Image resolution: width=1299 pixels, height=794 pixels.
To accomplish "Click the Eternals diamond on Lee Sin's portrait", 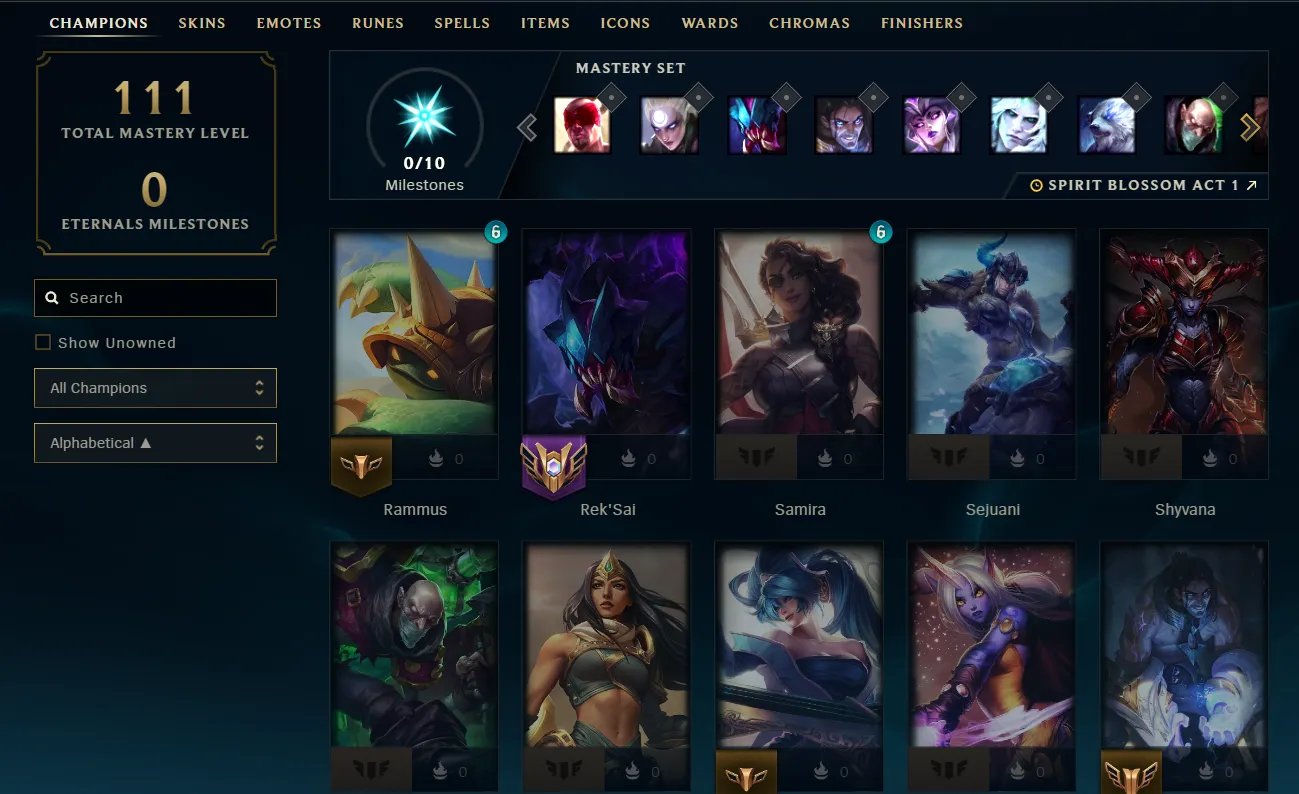I will click(x=612, y=96).
